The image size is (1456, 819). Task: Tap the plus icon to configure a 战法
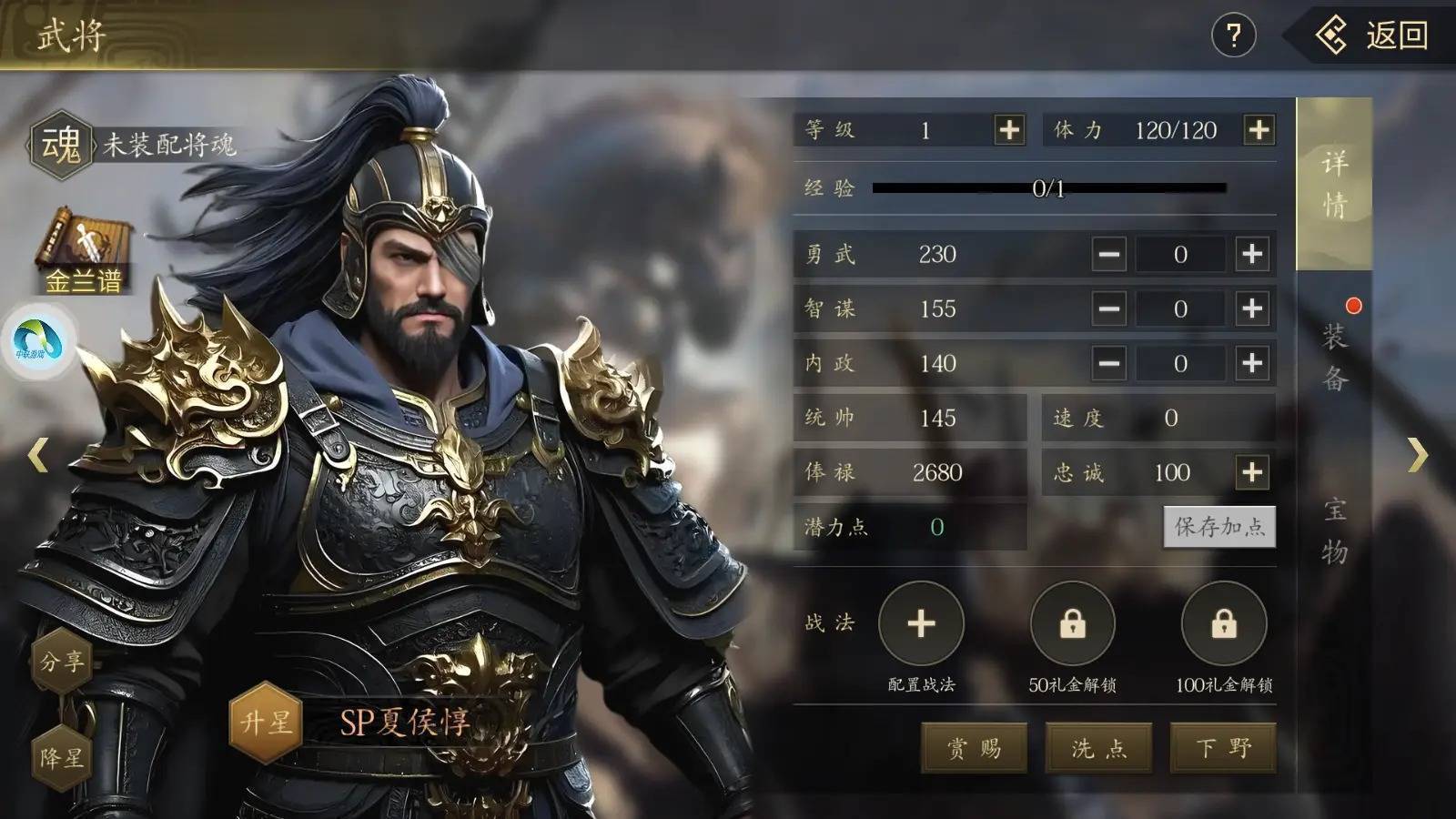[x=922, y=623]
